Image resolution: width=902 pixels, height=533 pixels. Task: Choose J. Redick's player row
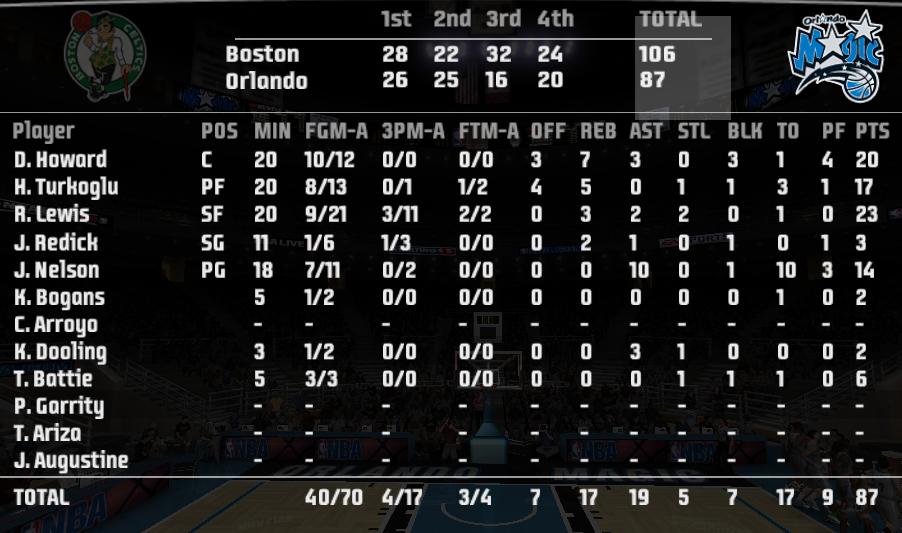click(56, 242)
